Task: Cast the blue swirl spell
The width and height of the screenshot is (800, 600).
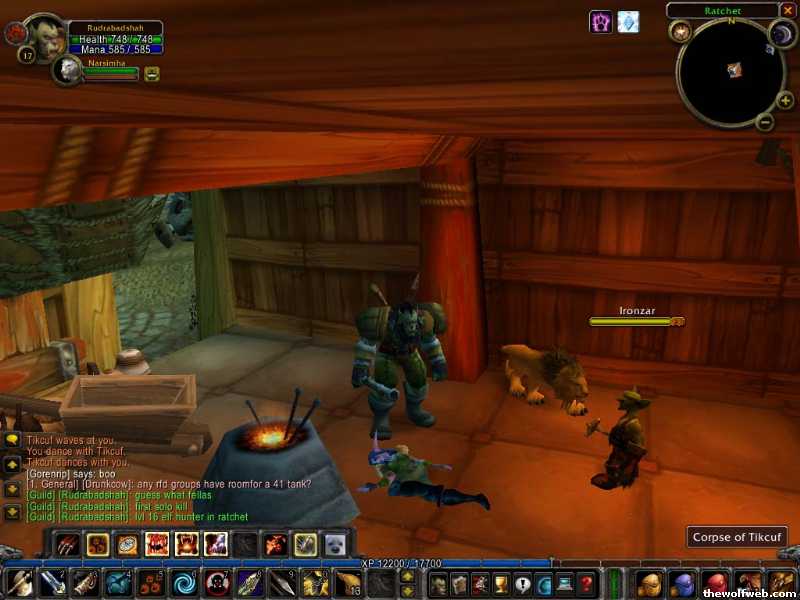Action: [184, 582]
